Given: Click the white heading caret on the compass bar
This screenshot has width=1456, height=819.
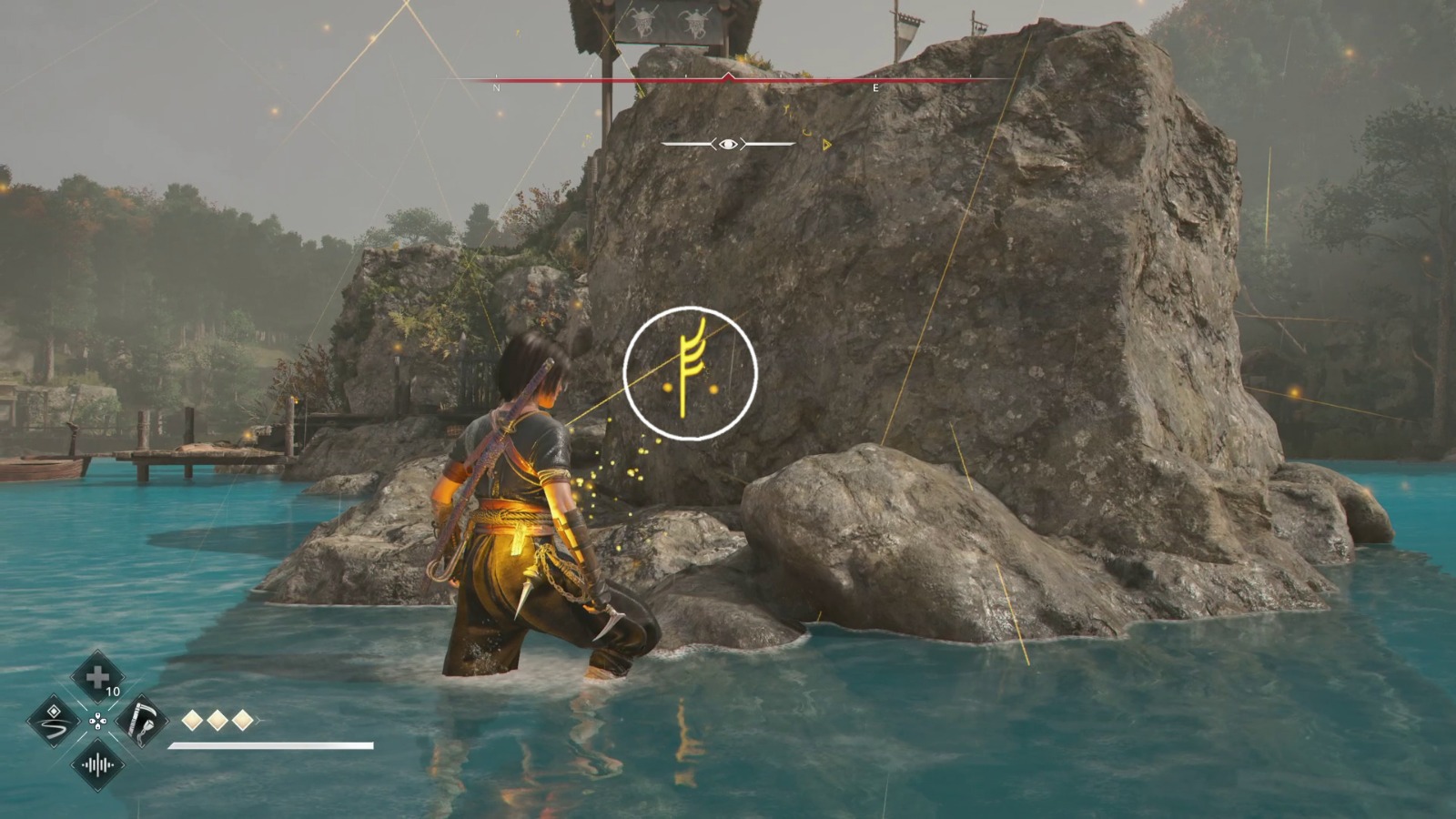Looking at the screenshot, I should pyautogui.click(x=728, y=75).
